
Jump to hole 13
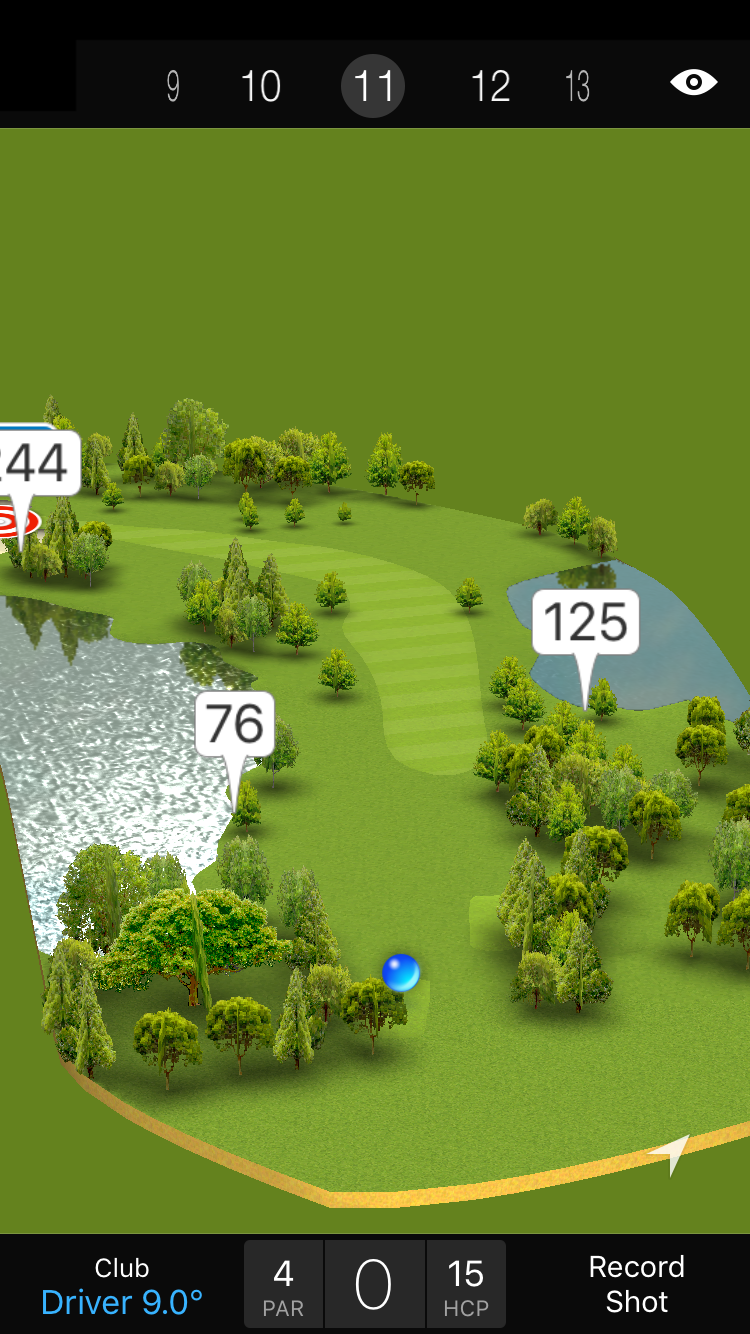point(577,87)
